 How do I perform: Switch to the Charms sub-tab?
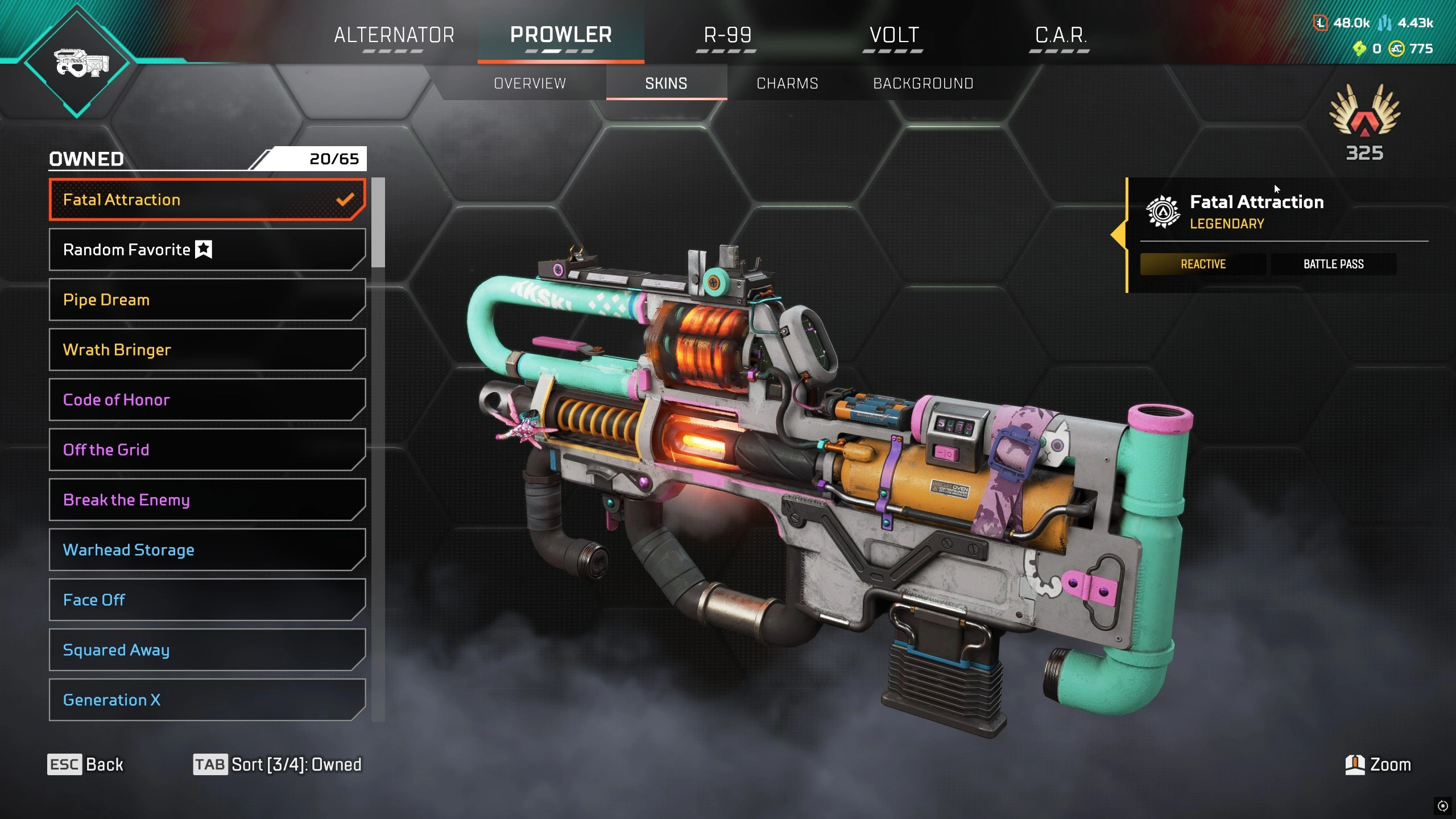pyautogui.click(x=787, y=84)
